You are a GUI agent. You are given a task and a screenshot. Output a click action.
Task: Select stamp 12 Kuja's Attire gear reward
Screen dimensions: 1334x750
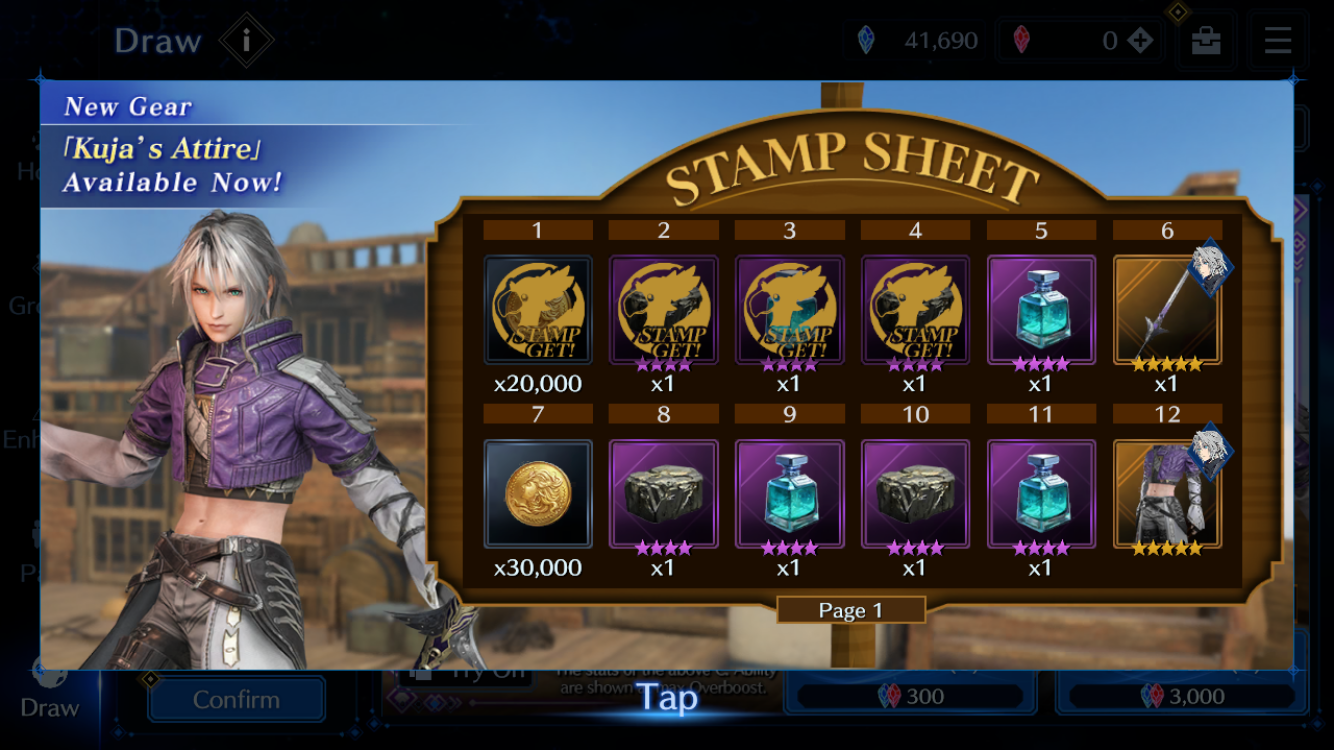pos(1167,495)
